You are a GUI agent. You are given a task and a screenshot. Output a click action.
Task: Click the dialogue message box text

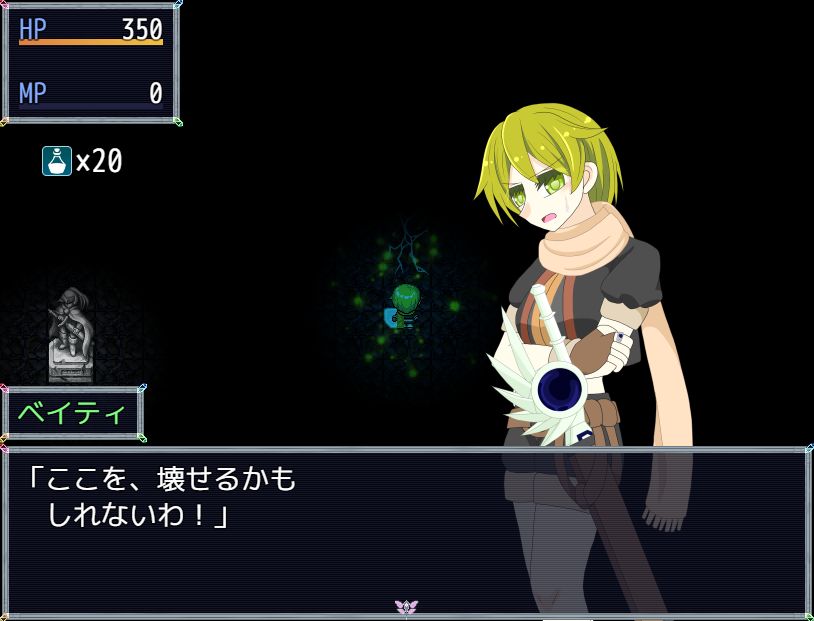(162, 498)
